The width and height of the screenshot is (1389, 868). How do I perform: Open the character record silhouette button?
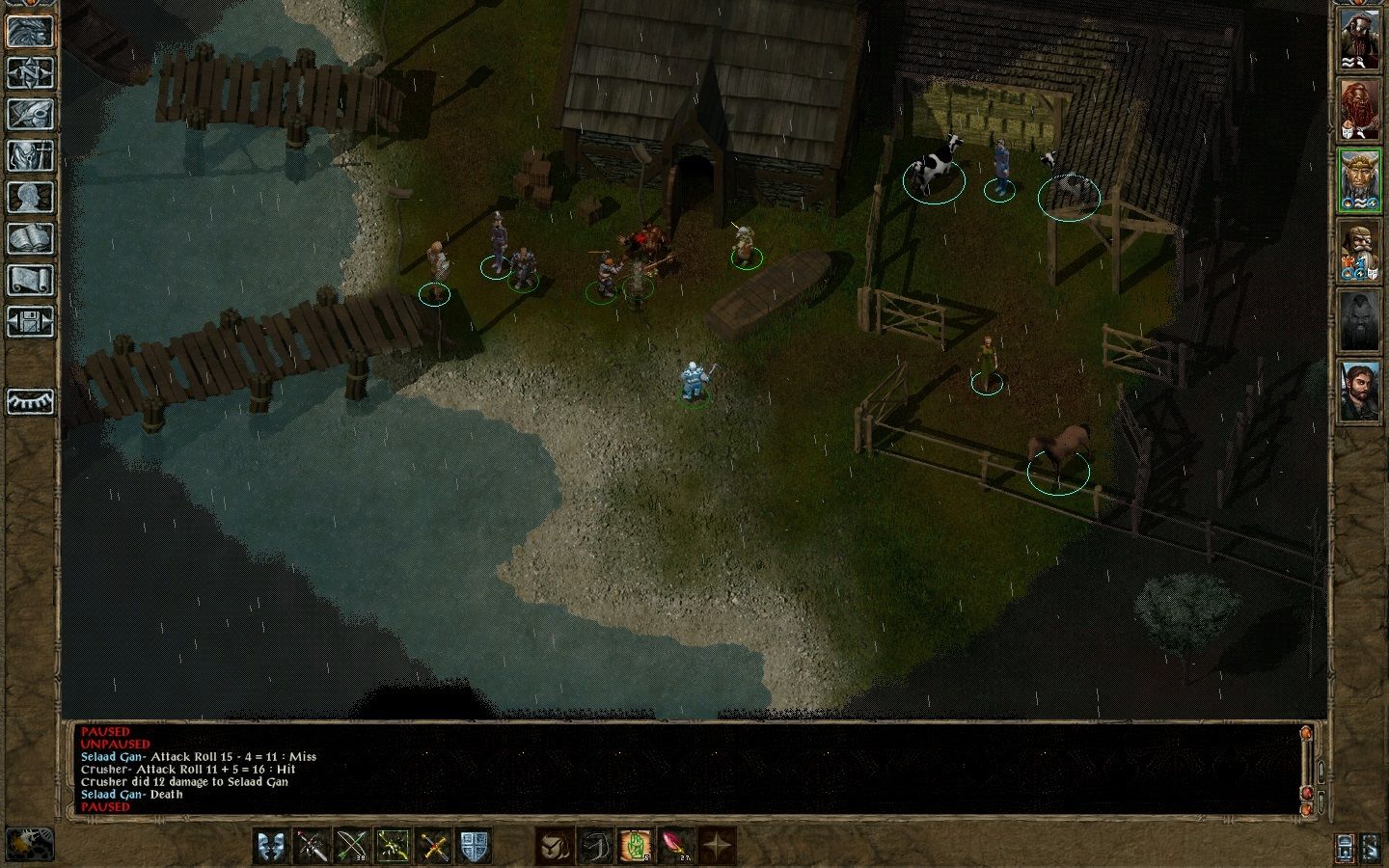(30, 197)
